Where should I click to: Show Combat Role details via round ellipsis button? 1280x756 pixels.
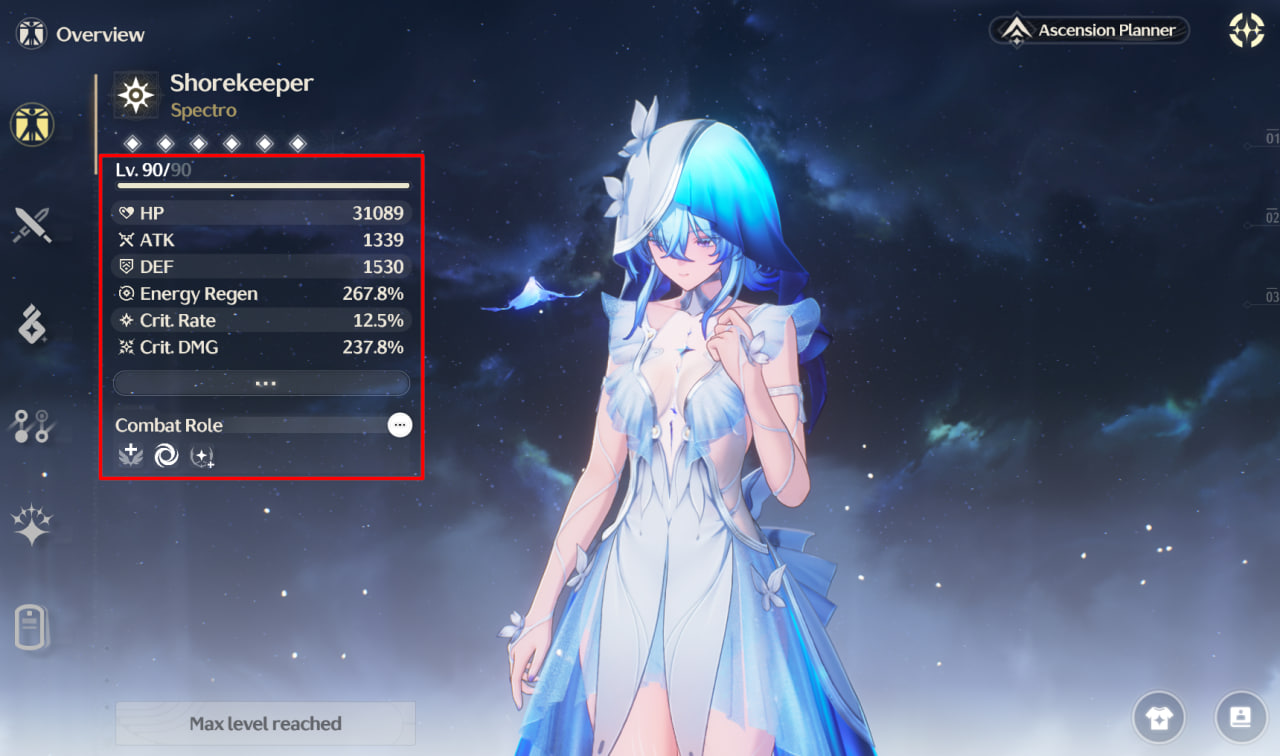click(400, 425)
